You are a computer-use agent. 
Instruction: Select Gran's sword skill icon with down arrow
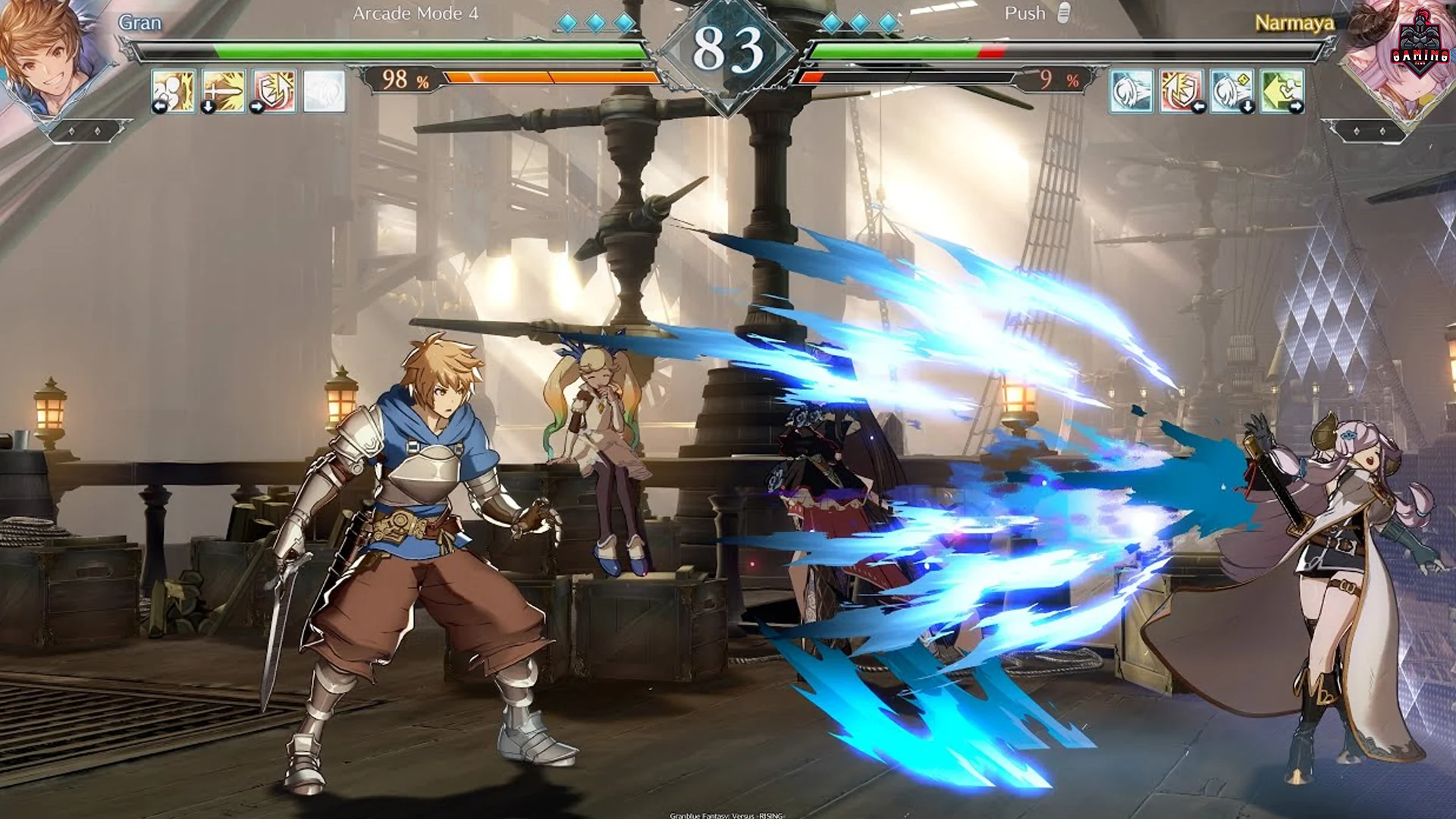point(222,93)
